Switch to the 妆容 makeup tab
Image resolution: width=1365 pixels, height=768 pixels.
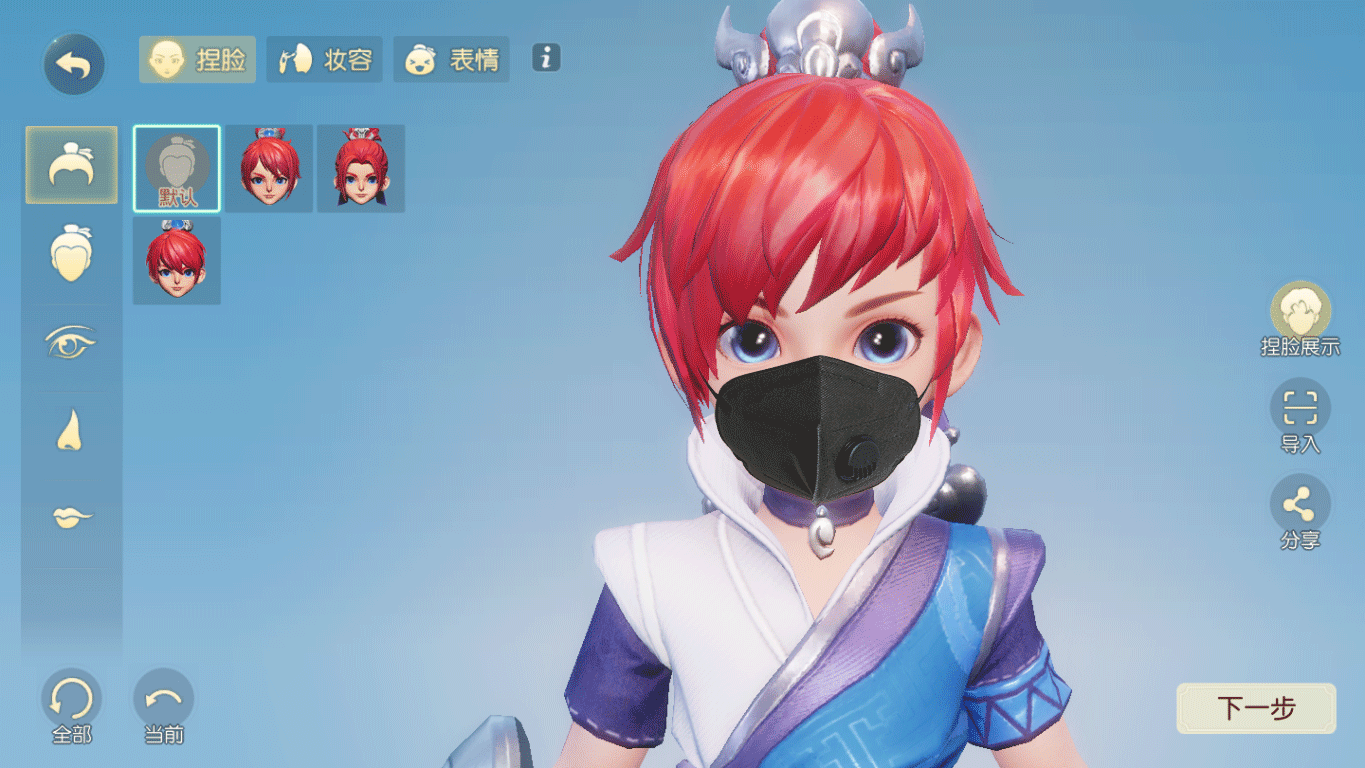324,59
